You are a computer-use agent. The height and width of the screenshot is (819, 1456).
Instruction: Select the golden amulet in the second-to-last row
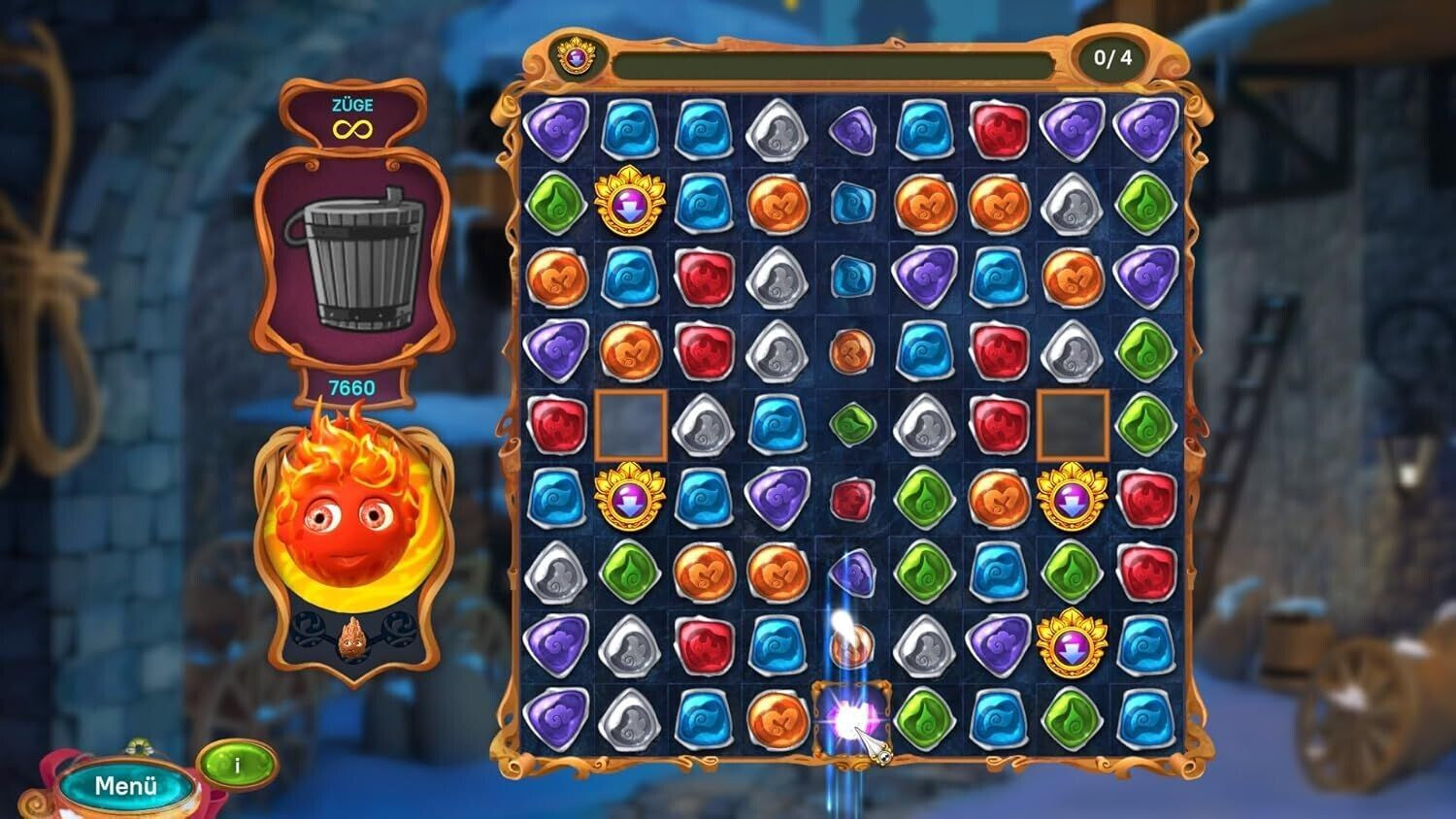tap(1072, 644)
